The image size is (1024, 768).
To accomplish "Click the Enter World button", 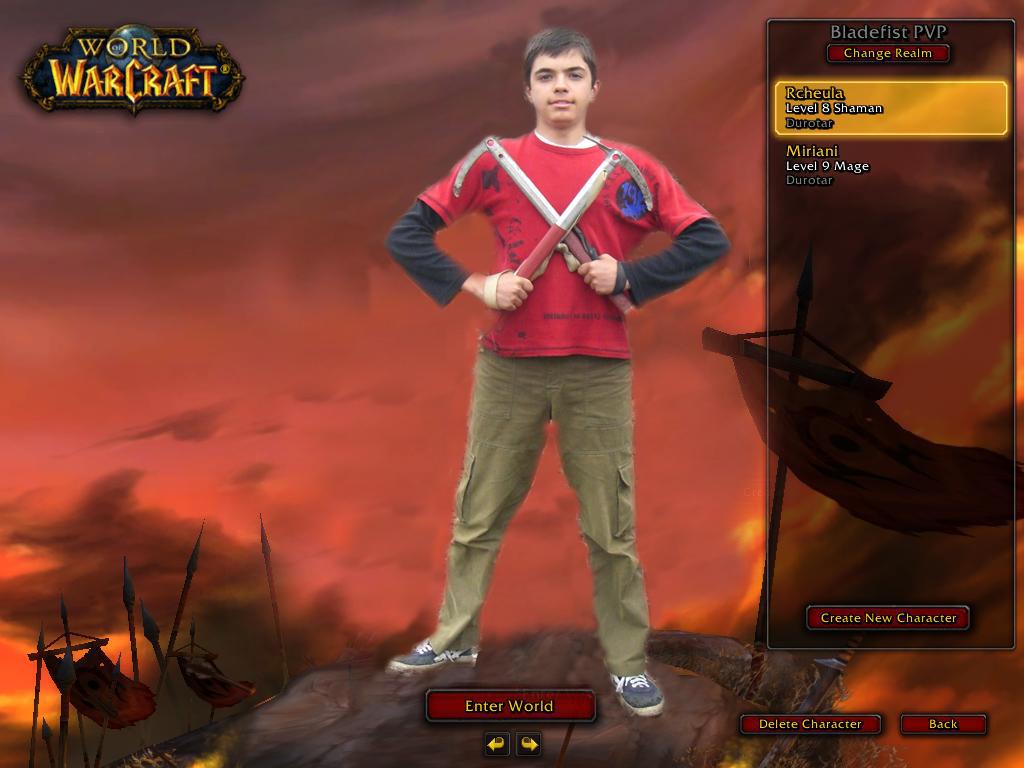I will click(x=510, y=706).
